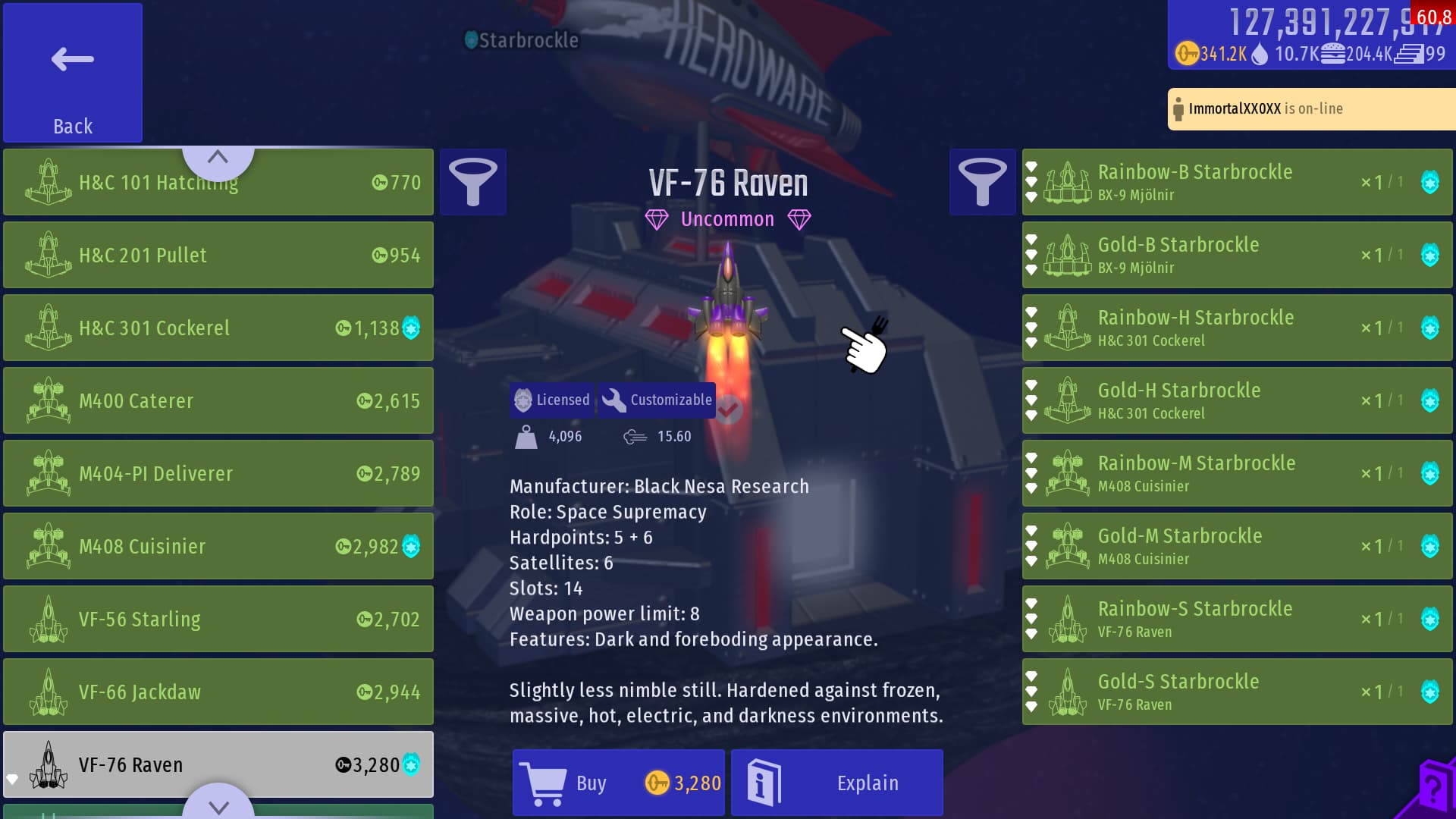The height and width of the screenshot is (819, 1456).
Task: Buy the VF-76 Raven for 3,280
Action: click(618, 783)
